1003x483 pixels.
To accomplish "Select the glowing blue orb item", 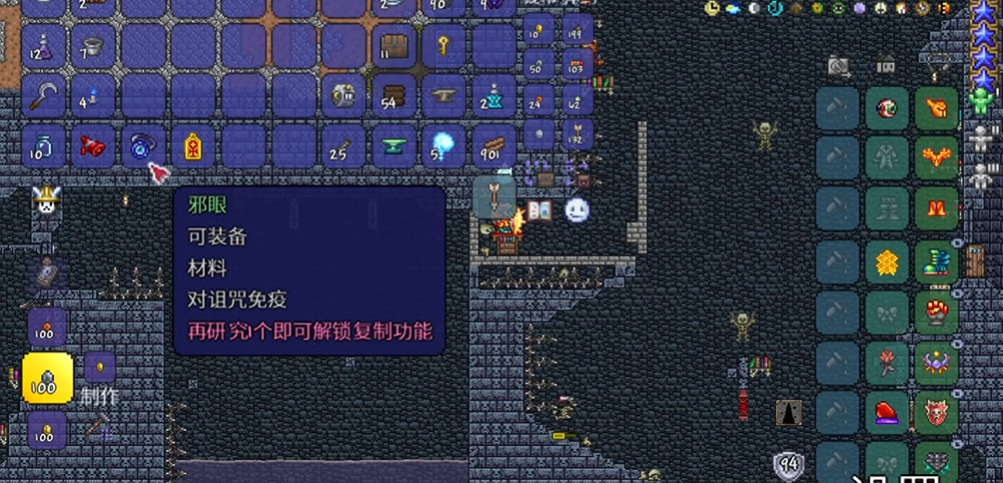I will 444,147.
